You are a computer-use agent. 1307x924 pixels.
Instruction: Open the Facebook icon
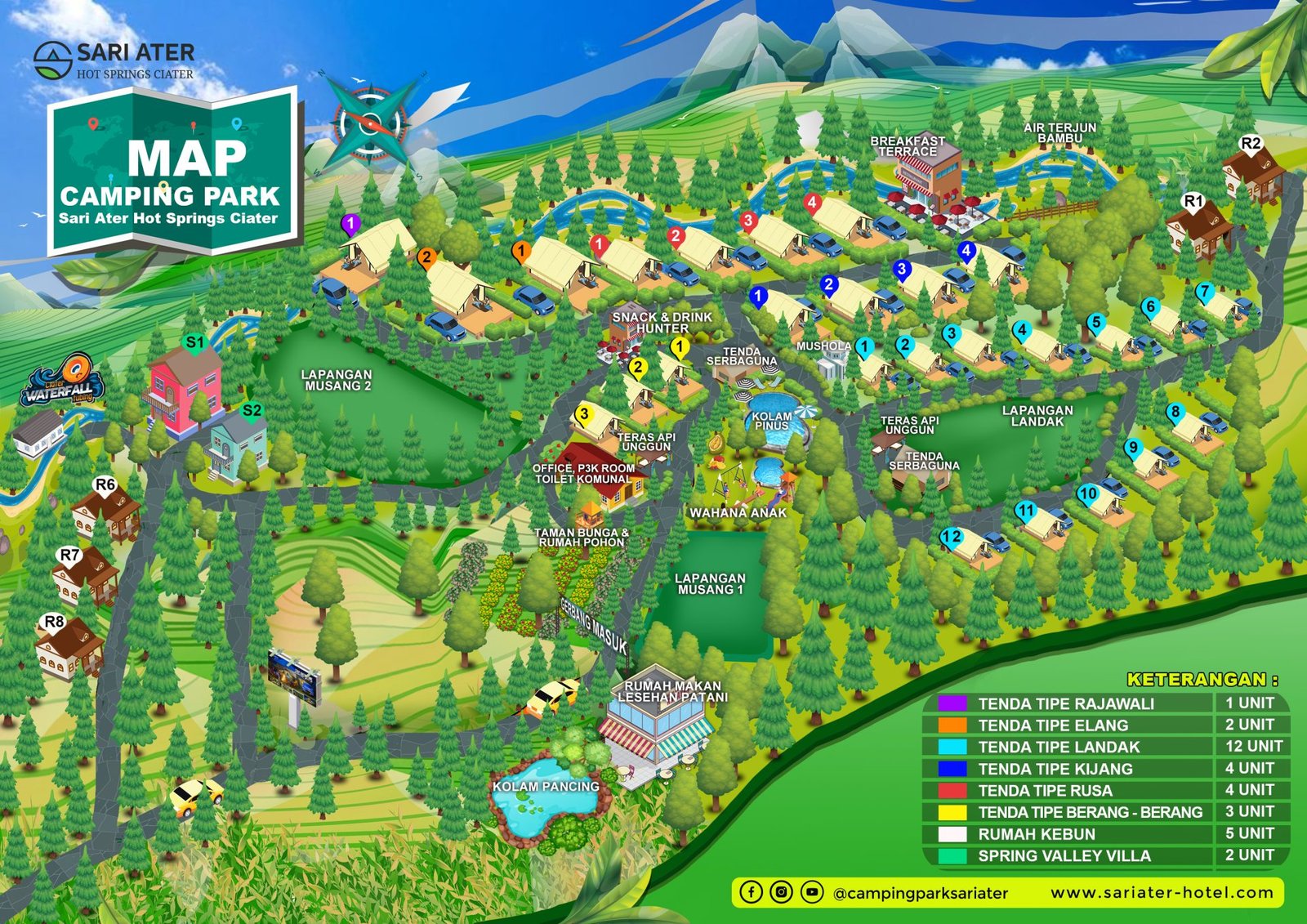751,892
